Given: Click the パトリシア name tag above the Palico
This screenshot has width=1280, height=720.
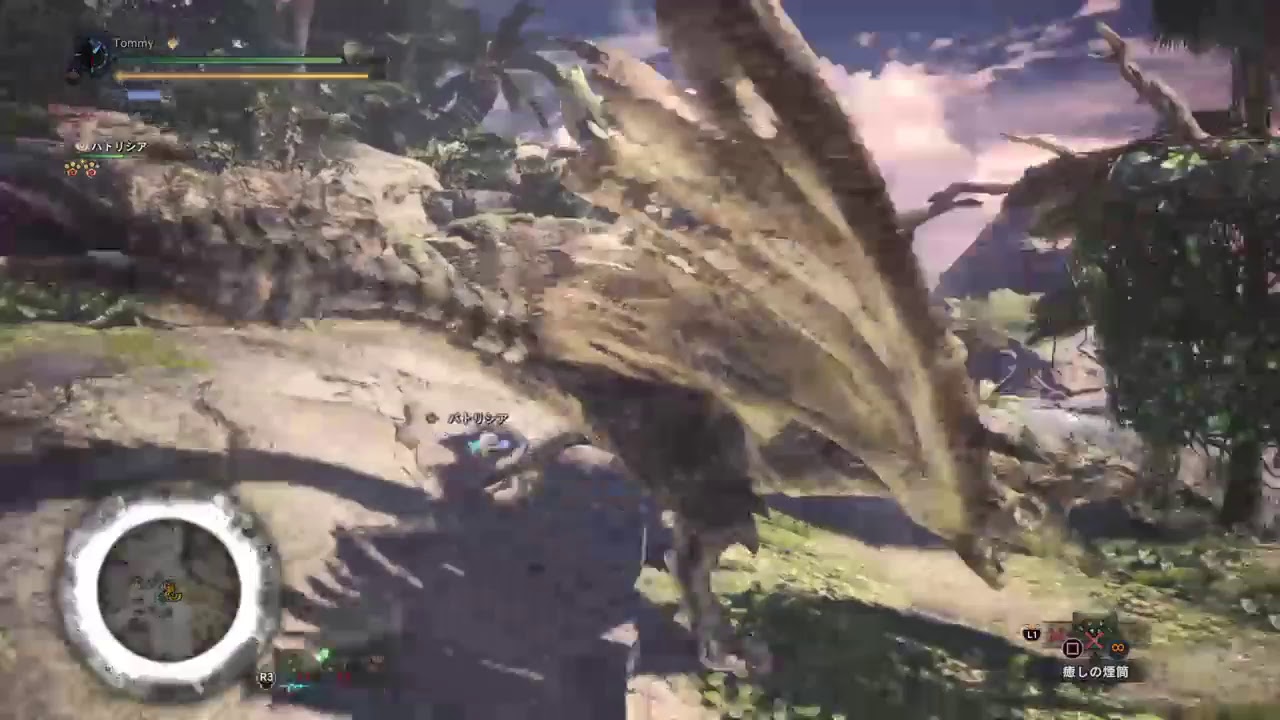Looking at the screenshot, I should pos(478,418).
